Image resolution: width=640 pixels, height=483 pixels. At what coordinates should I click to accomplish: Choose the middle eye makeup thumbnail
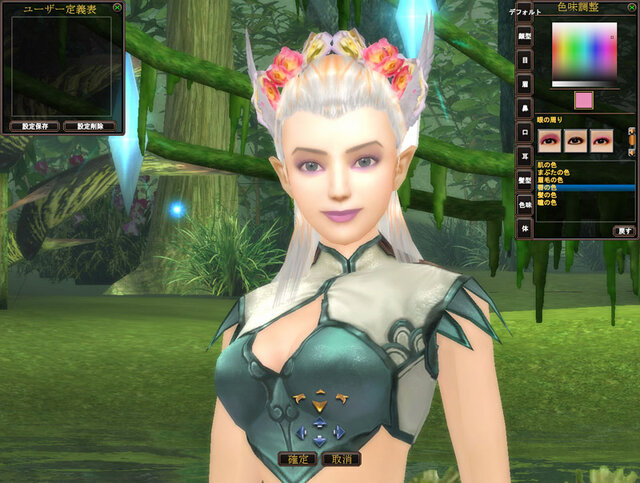click(x=576, y=139)
